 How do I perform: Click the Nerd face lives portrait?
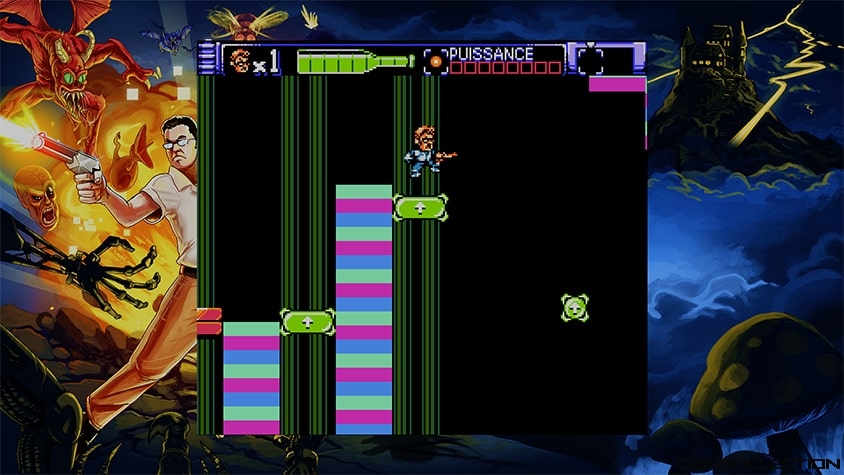pos(239,61)
